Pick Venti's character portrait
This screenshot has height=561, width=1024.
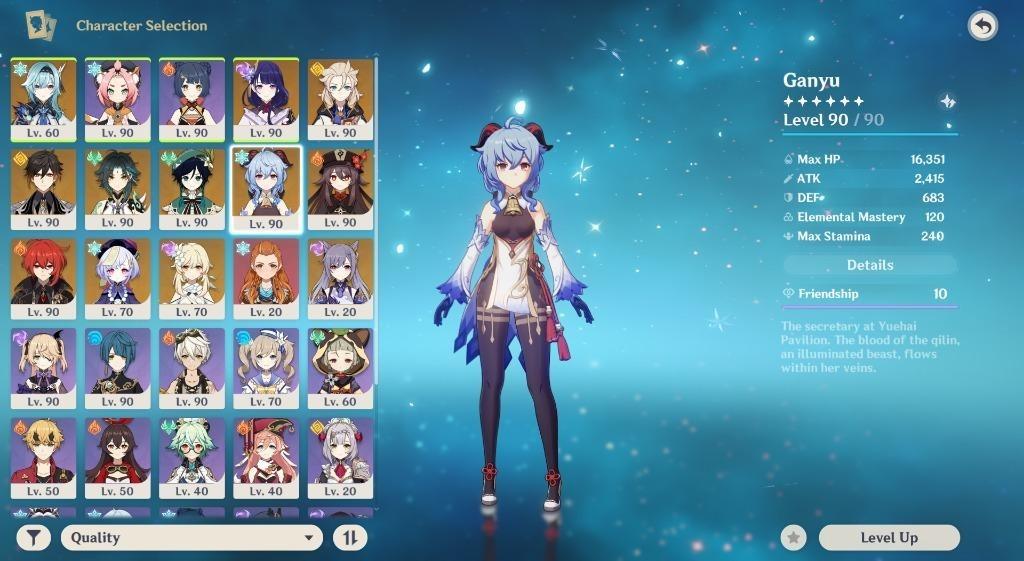click(192, 188)
